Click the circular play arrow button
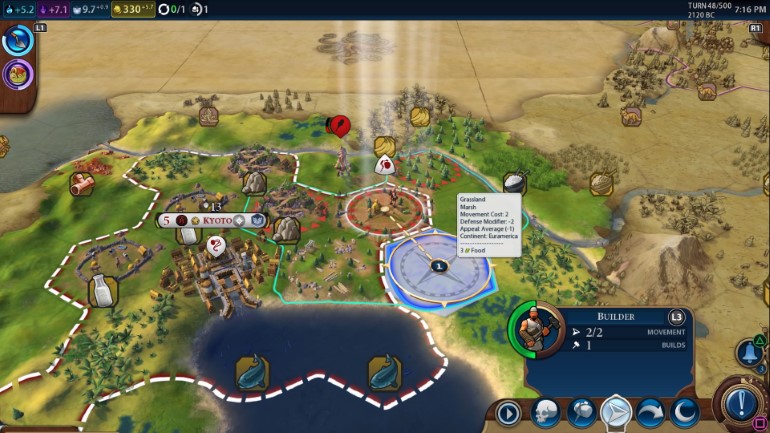Image resolution: width=770 pixels, height=433 pixels. coord(510,411)
